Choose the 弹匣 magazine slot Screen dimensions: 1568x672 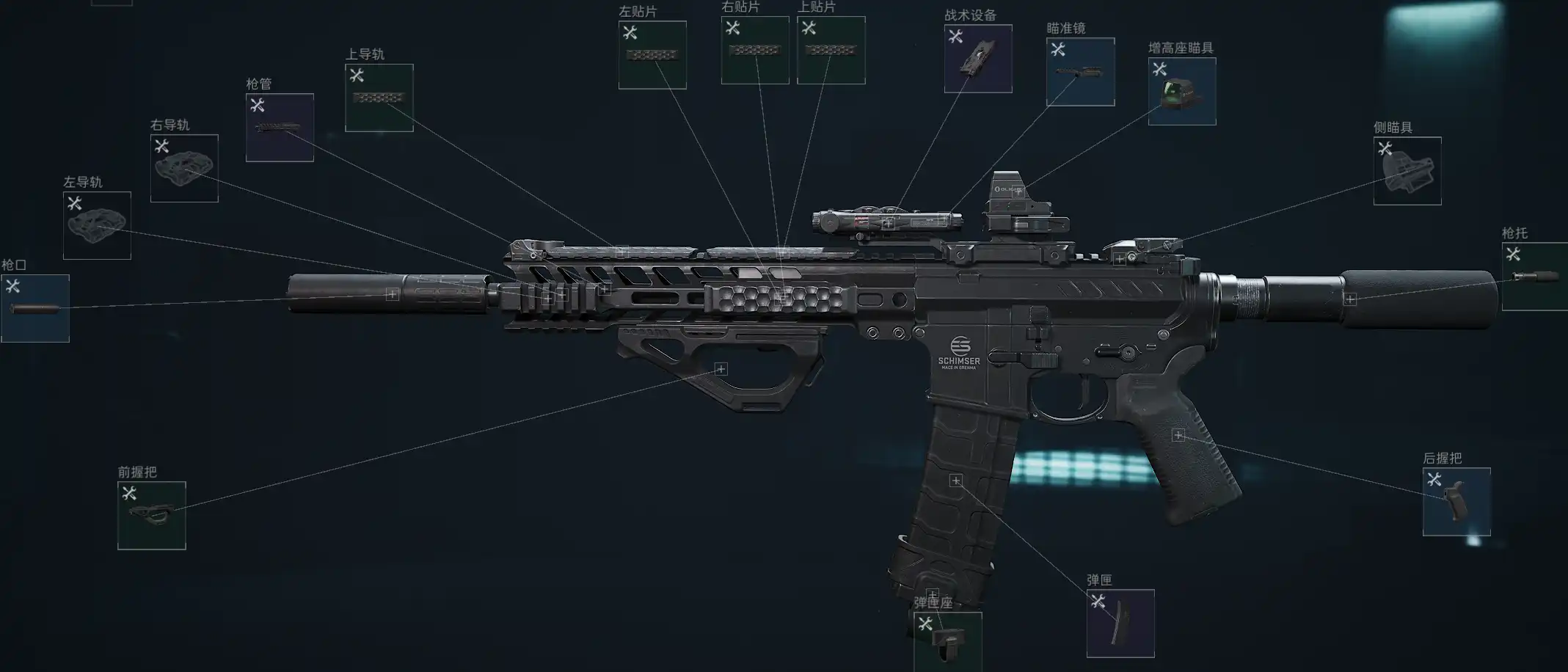pyautogui.click(x=1120, y=624)
